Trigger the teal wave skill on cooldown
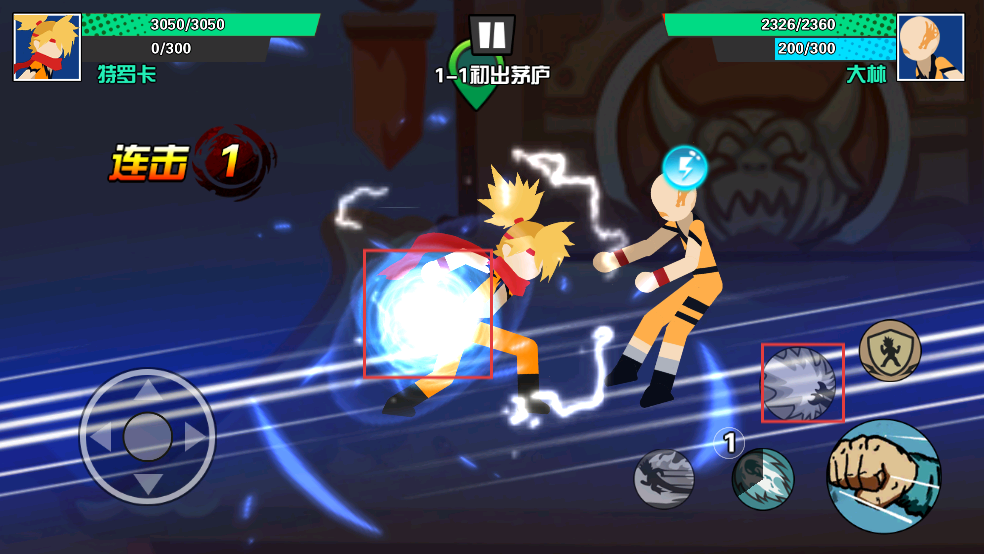984x554 pixels. (762, 479)
